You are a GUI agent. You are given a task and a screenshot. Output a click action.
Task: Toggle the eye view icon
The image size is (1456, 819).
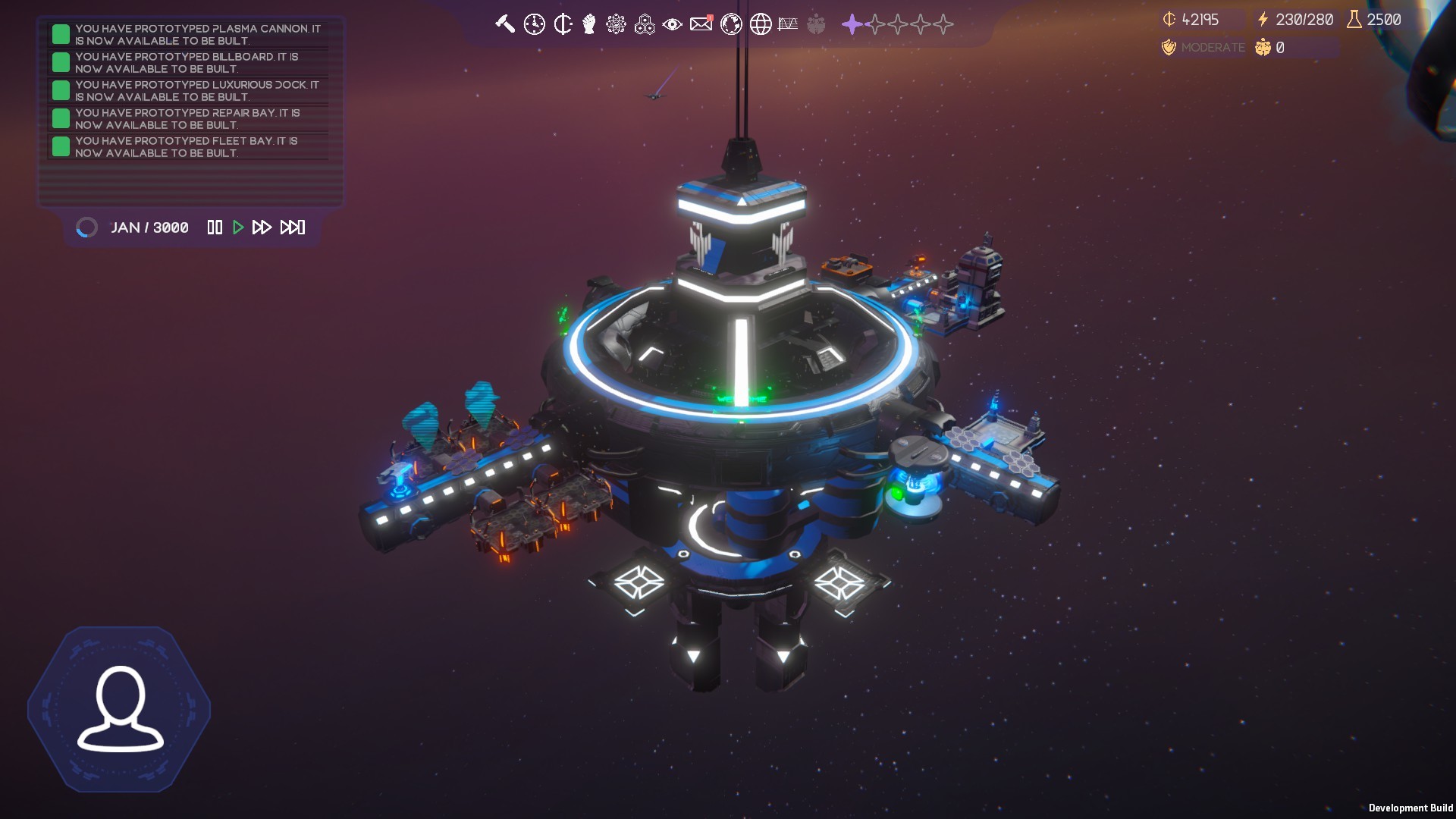672,24
